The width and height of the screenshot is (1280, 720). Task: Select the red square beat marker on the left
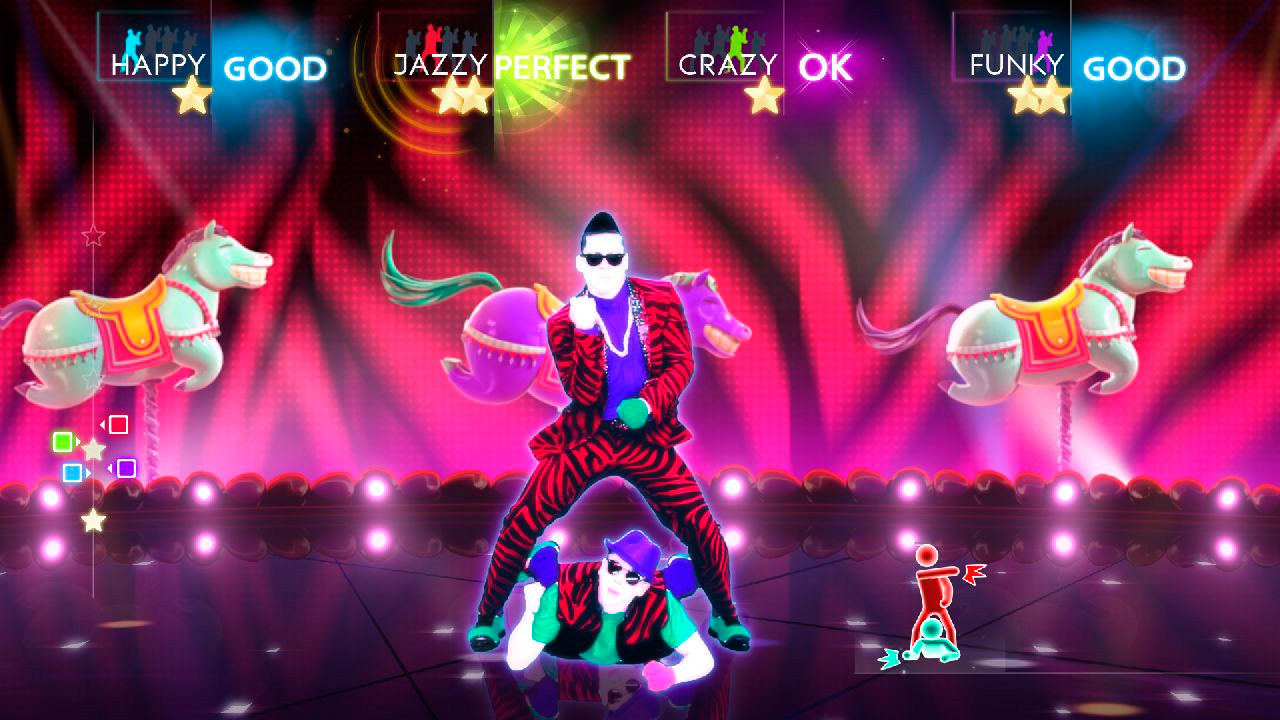pos(117,424)
